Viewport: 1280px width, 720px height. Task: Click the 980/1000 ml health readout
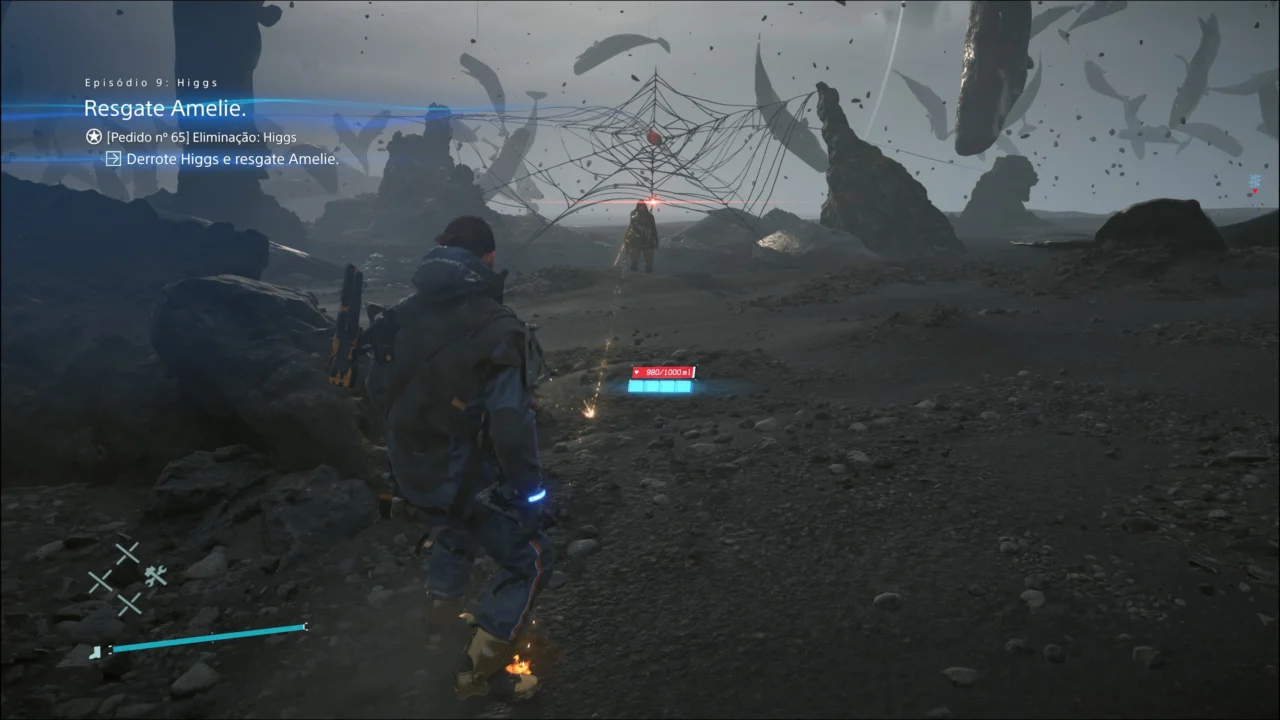[x=668, y=372]
